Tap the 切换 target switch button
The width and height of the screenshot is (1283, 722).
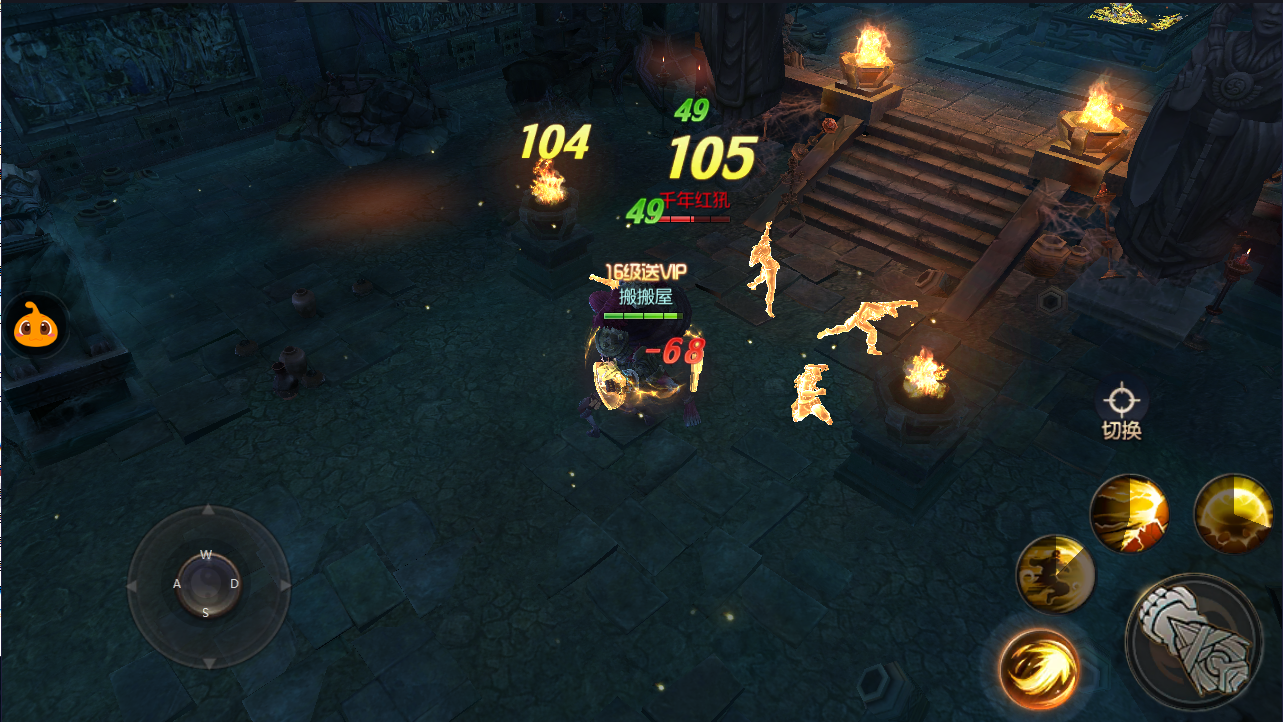1122,410
